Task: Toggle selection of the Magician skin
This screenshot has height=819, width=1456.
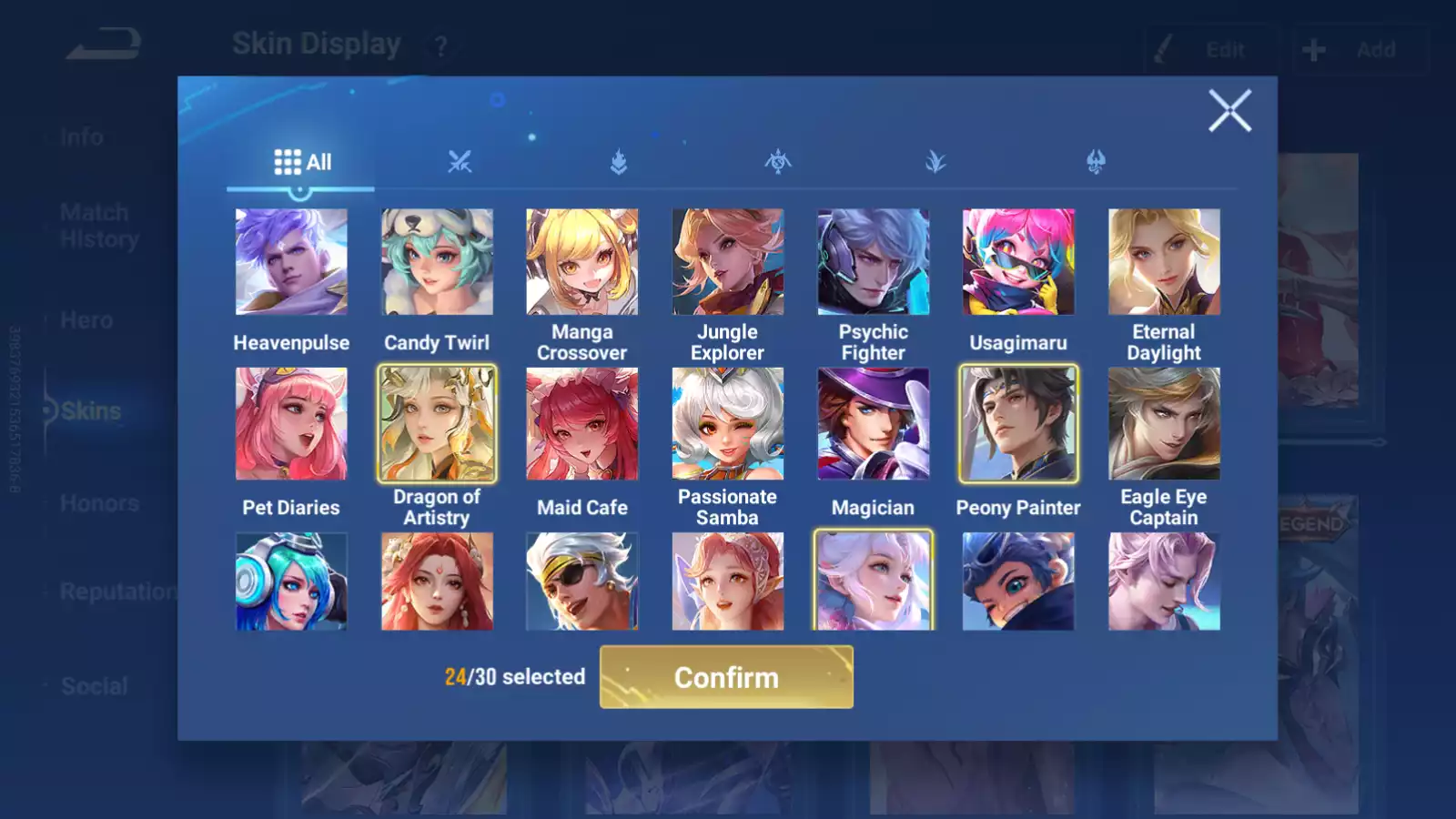Action: pos(873,423)
